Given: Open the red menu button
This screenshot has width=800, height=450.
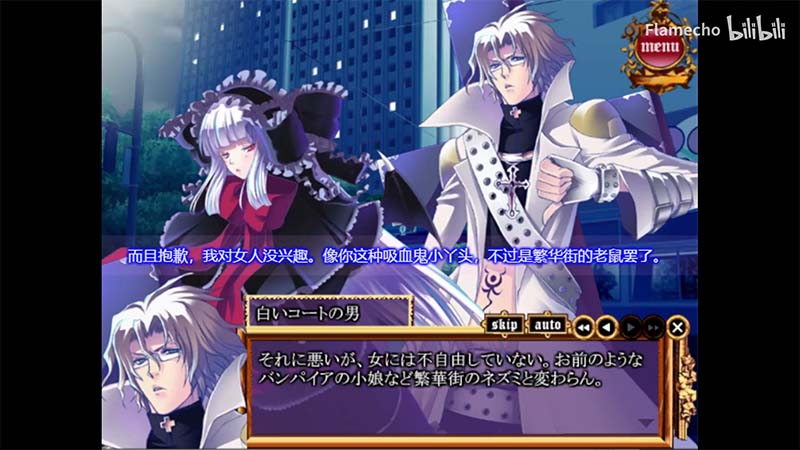Looking at the screenshot, I should click(x=658, y=46).
